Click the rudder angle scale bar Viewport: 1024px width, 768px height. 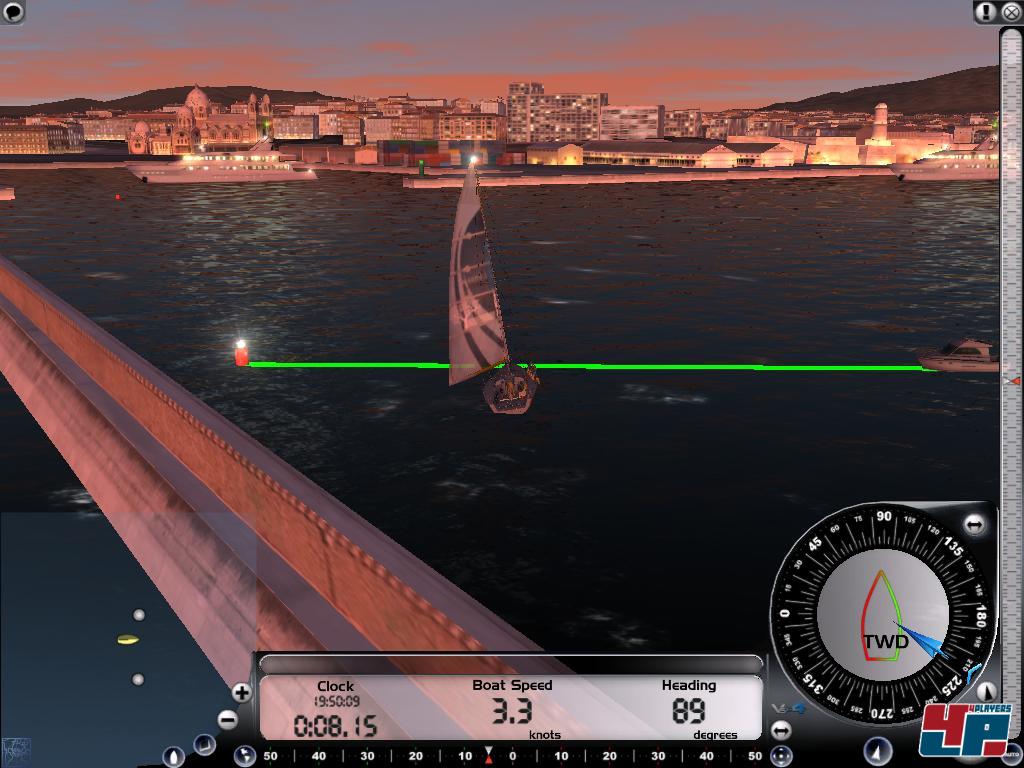pos(512,756)
